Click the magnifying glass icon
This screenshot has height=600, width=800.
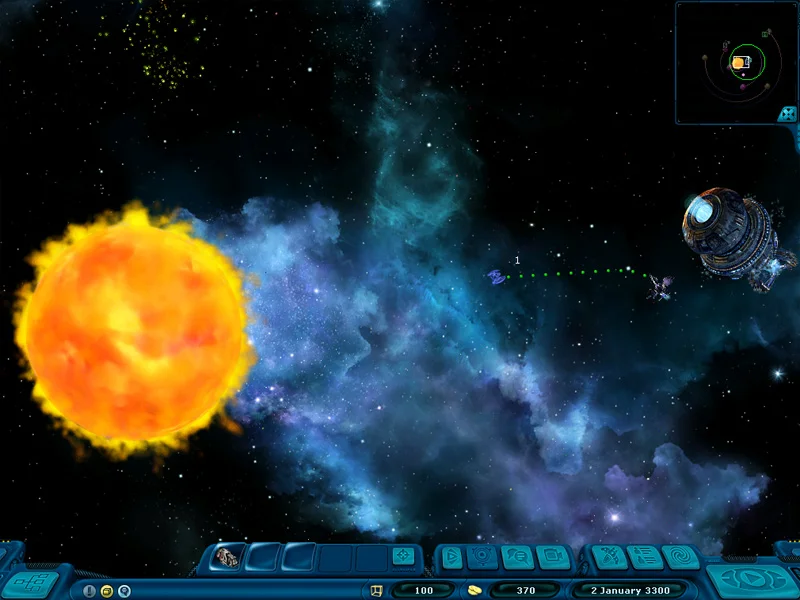pyautogui.click(x=123, y=591)
